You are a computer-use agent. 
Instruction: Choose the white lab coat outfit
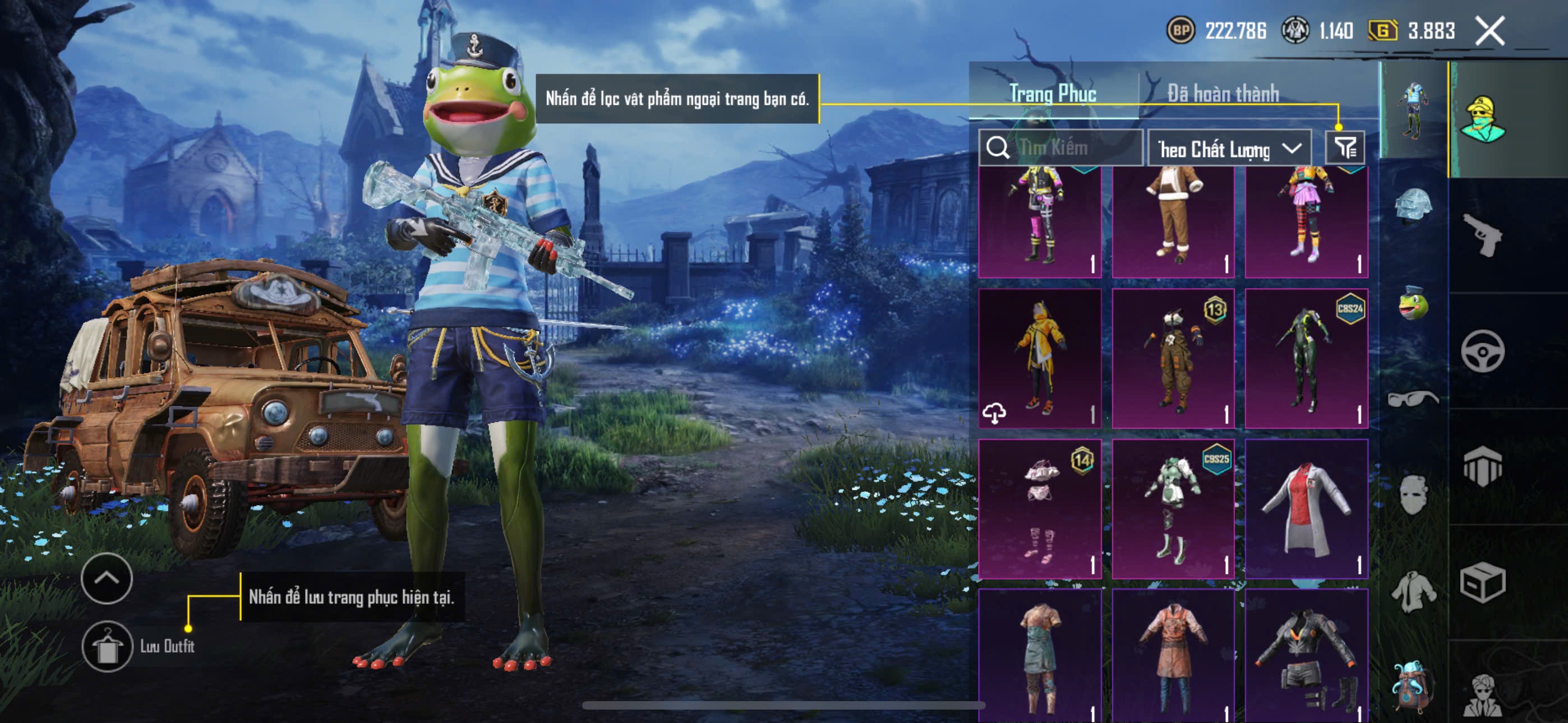pyautogui.click(x=1306, y=508)
